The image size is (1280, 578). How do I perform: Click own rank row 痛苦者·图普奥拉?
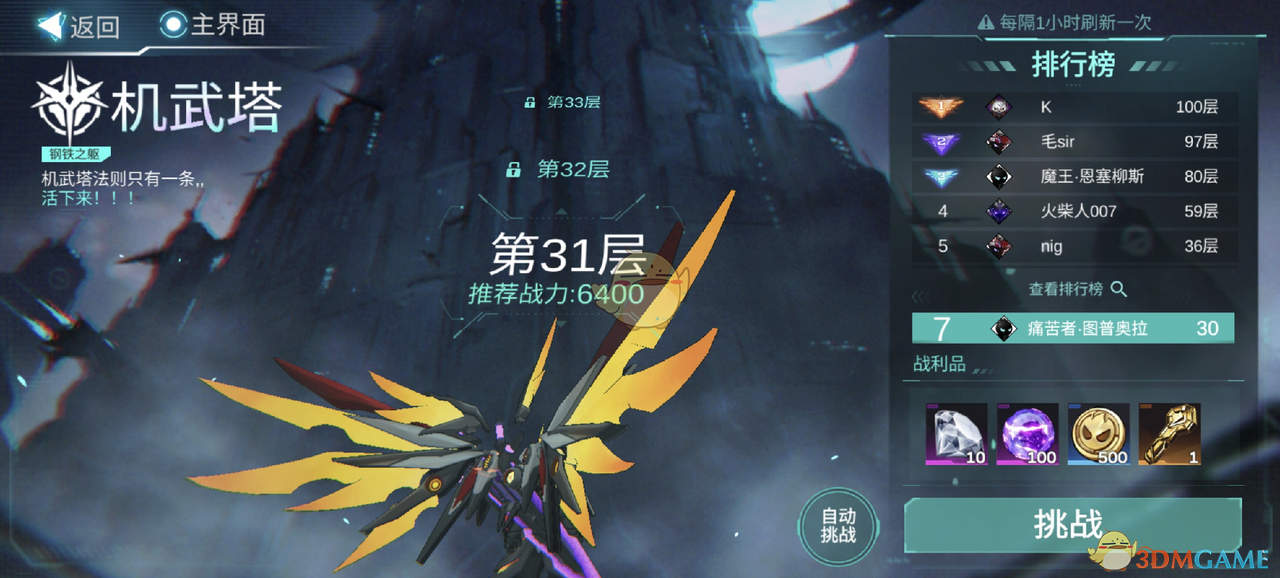pos(1072,328)
